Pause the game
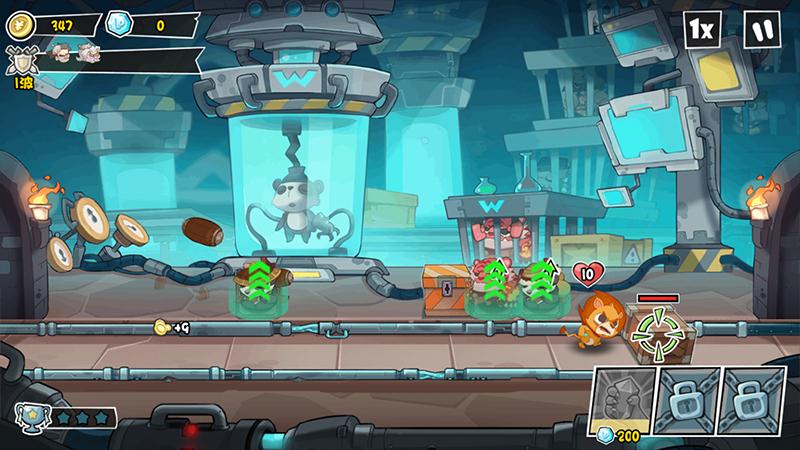800x450 pixels. (762, 29)
